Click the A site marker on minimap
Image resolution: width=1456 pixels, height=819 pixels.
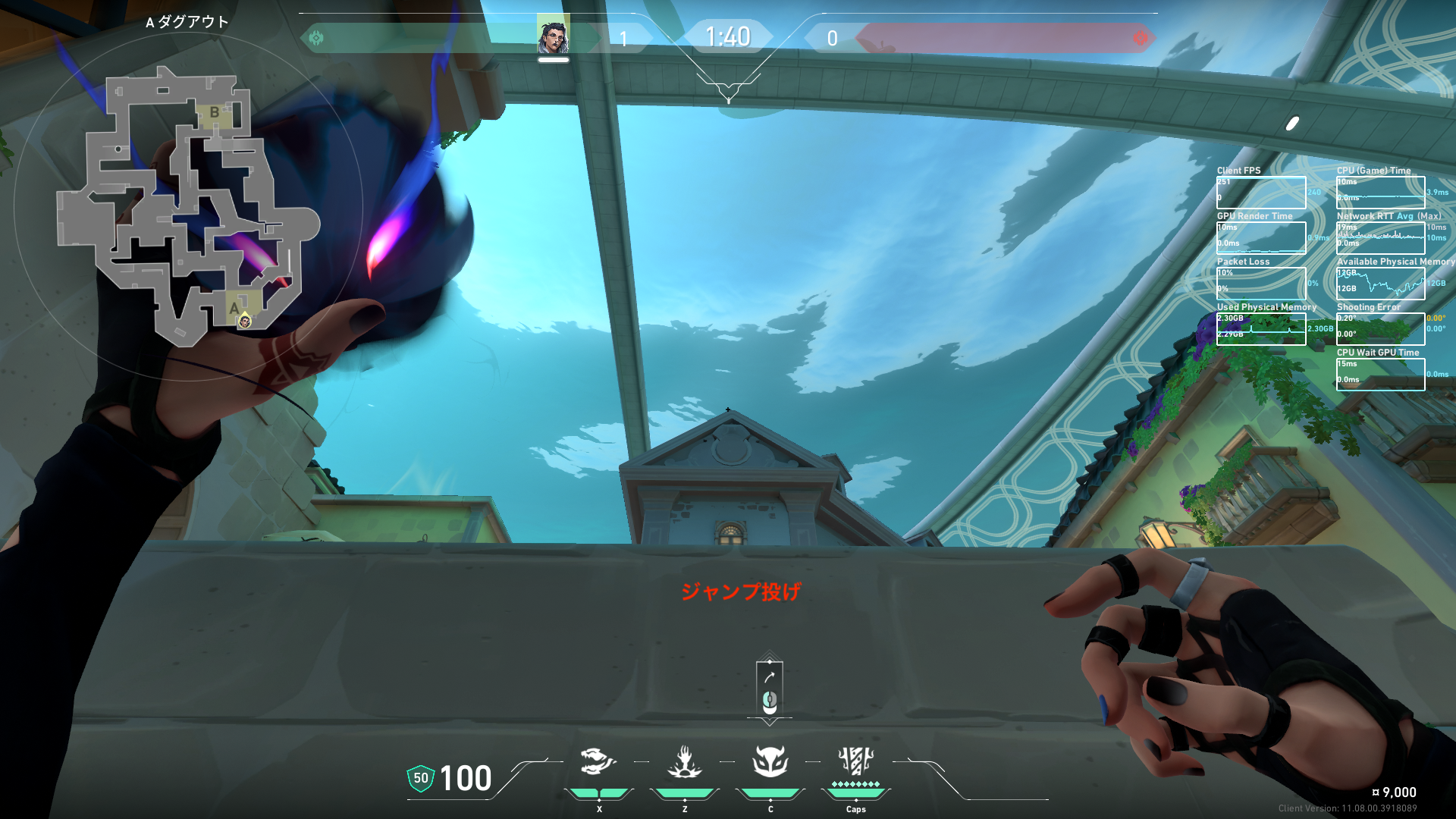click(234, 308)
